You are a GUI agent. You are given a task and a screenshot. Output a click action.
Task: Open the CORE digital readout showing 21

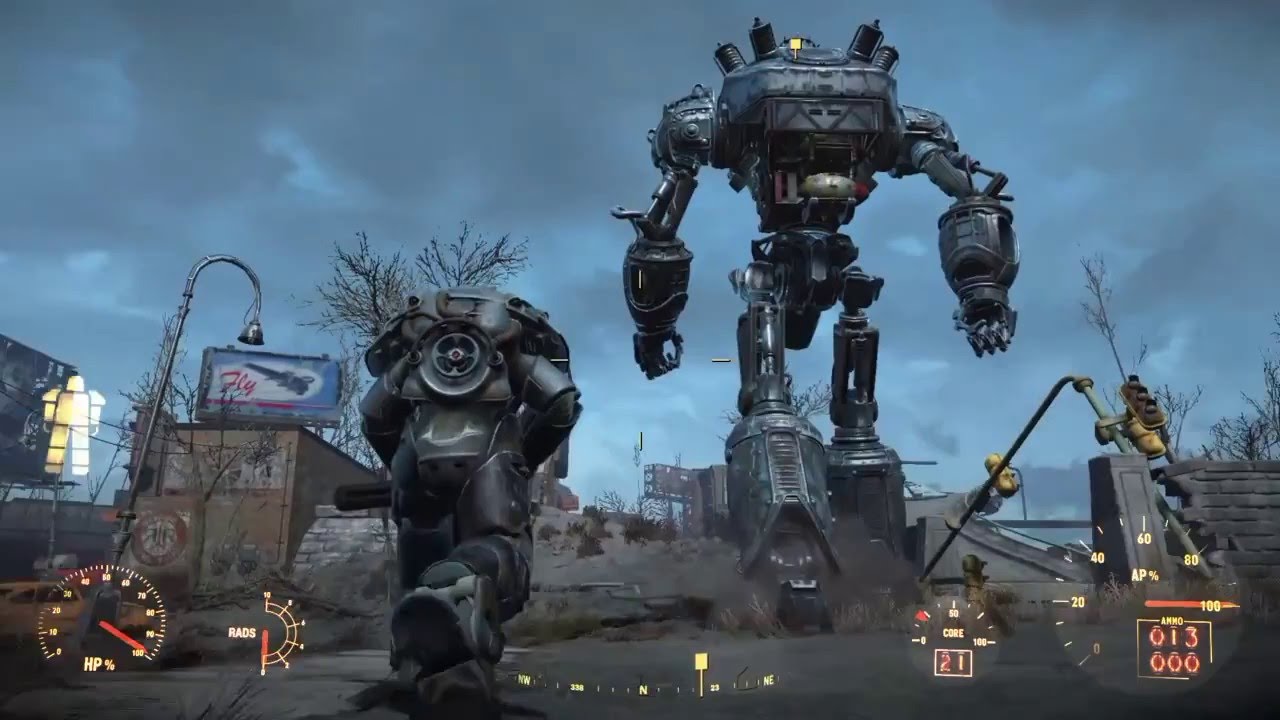[x=953, y=662]
